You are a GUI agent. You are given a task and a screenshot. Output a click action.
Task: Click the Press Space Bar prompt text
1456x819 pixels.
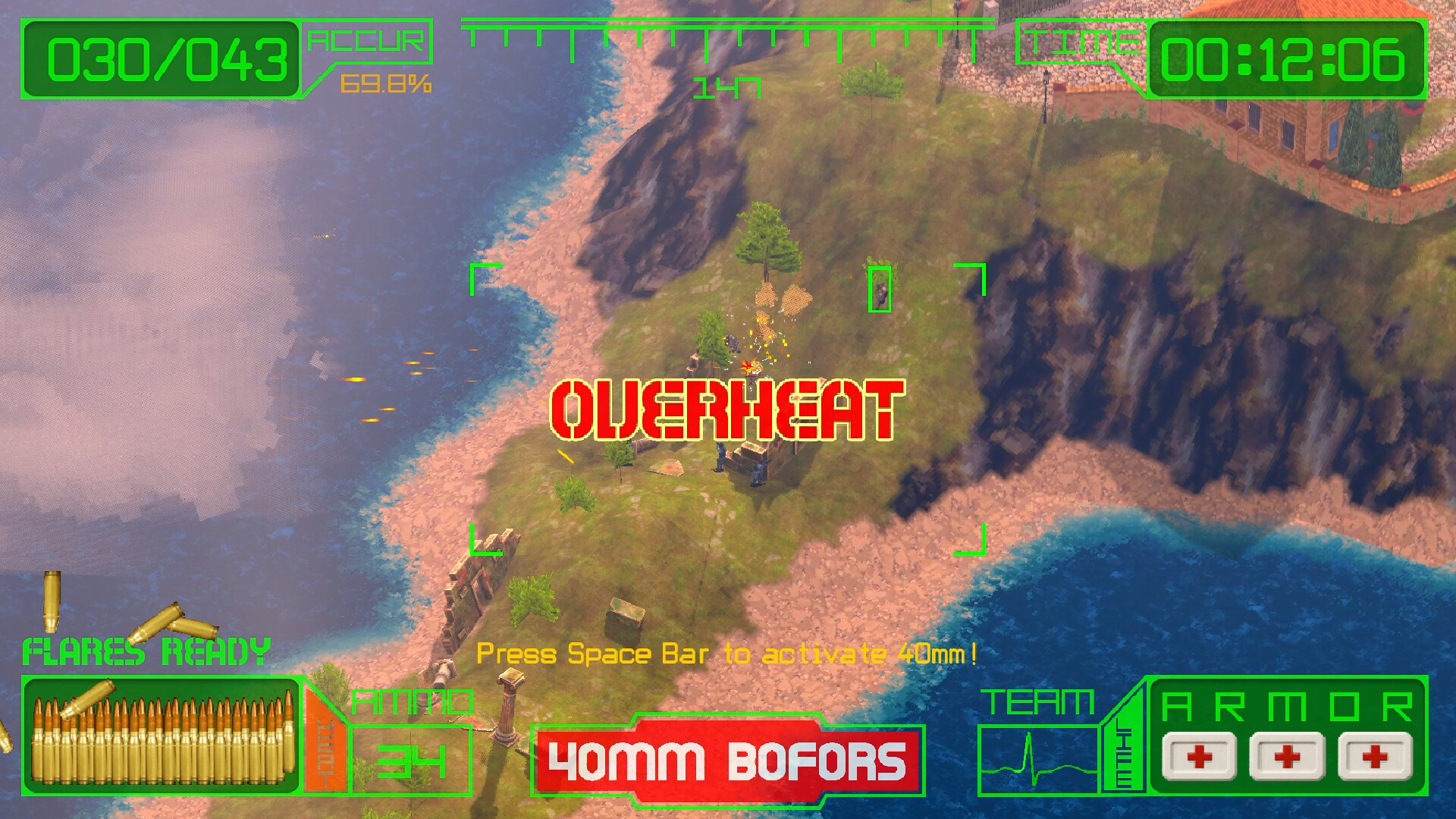[726, 655]
